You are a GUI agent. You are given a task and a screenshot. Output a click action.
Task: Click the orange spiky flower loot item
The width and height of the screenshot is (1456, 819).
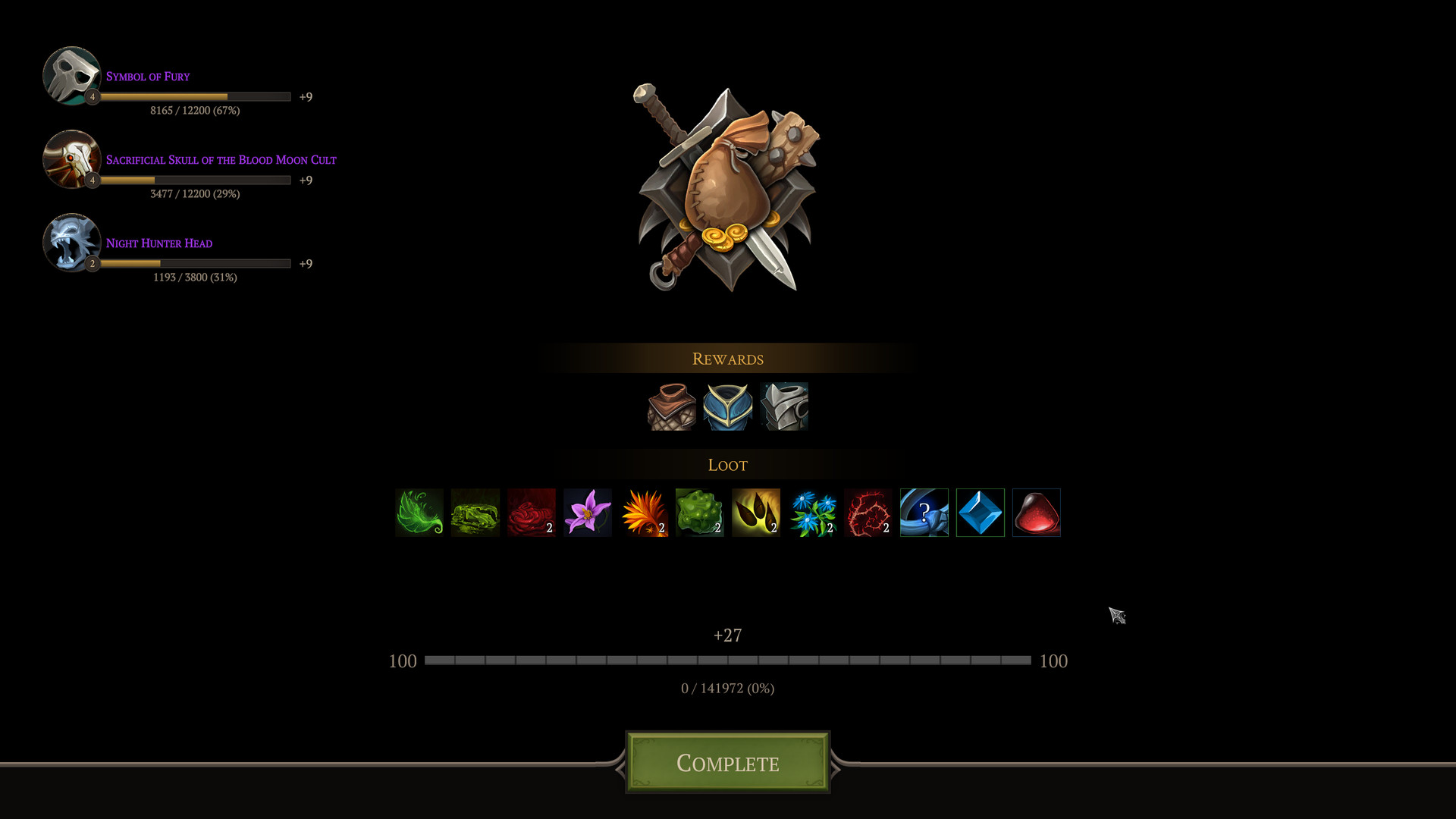point(643,513)
